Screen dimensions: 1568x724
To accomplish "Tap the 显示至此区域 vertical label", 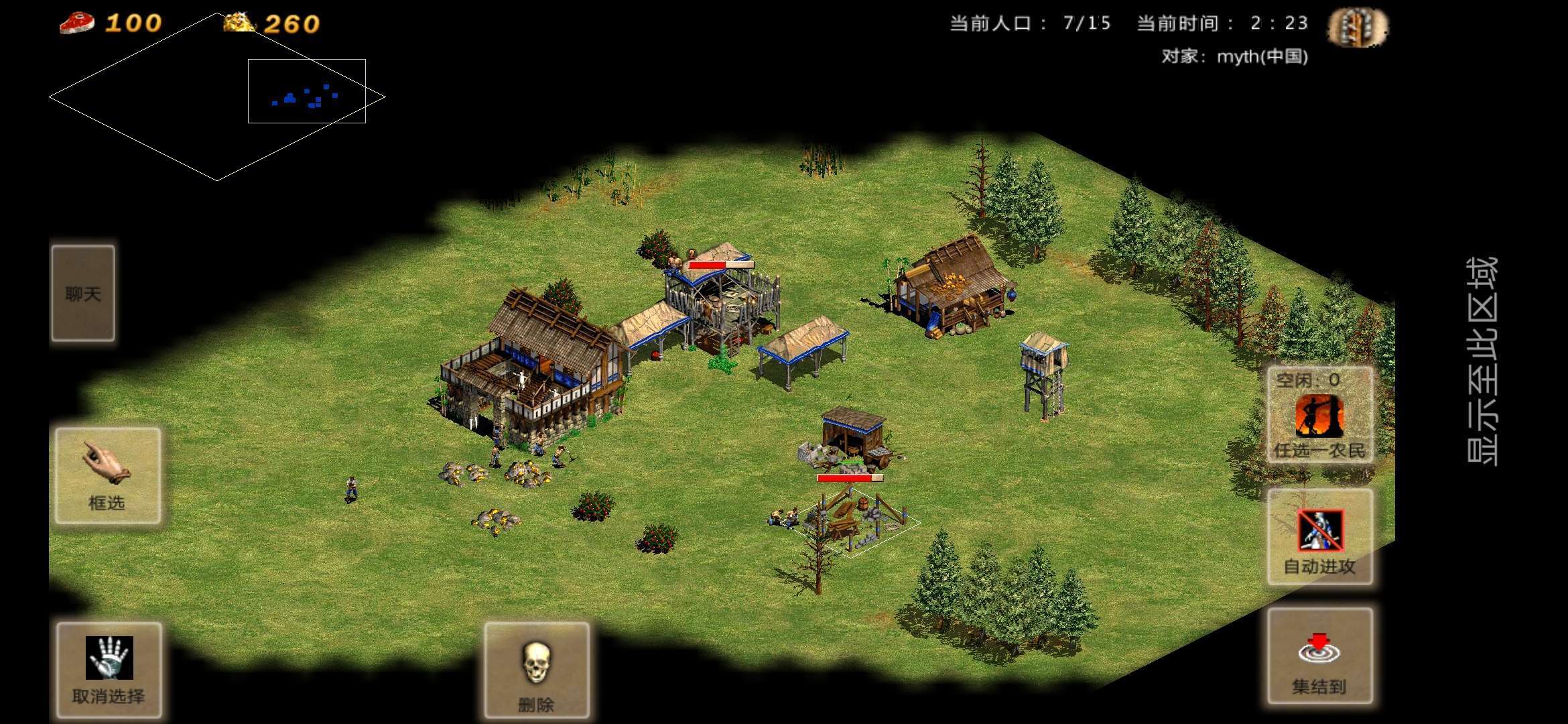I will point(1482,361).
